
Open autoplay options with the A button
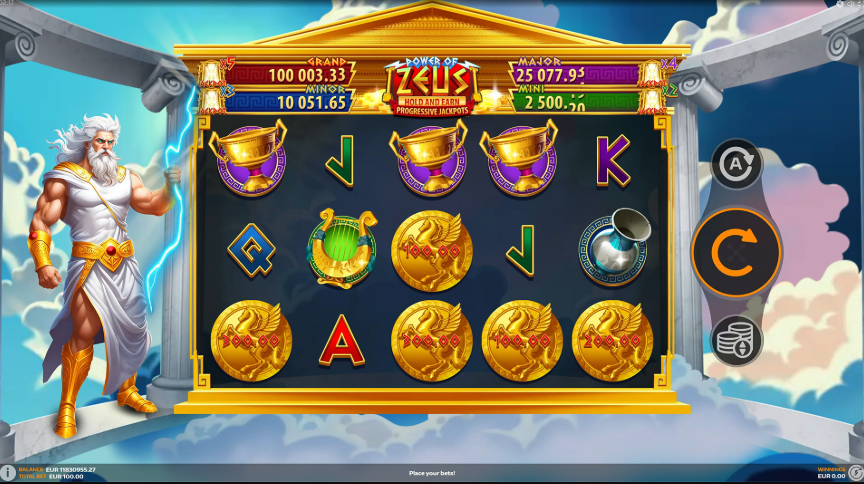[737, 165]
